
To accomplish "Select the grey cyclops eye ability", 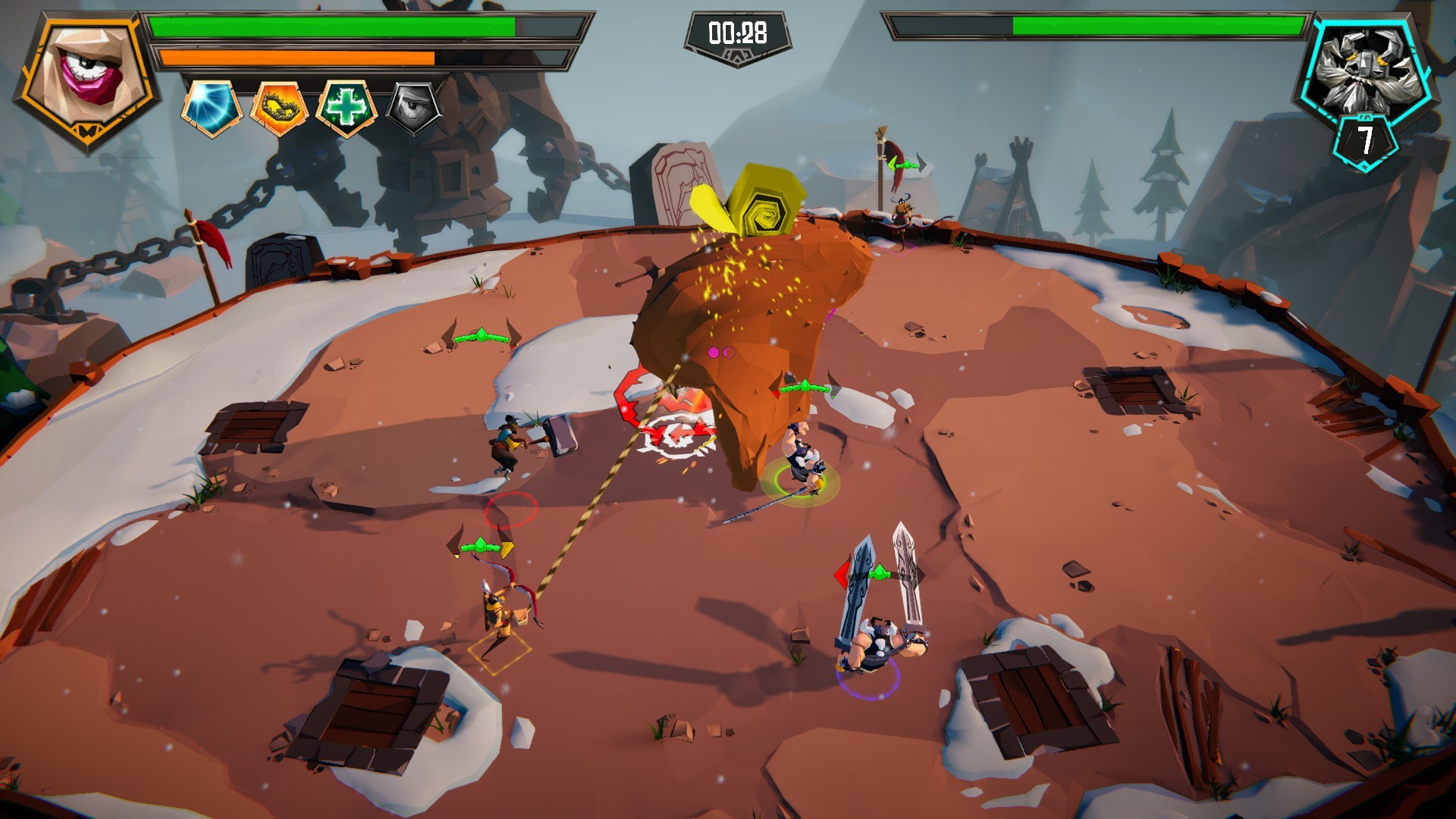I will [x=413, y=108].
